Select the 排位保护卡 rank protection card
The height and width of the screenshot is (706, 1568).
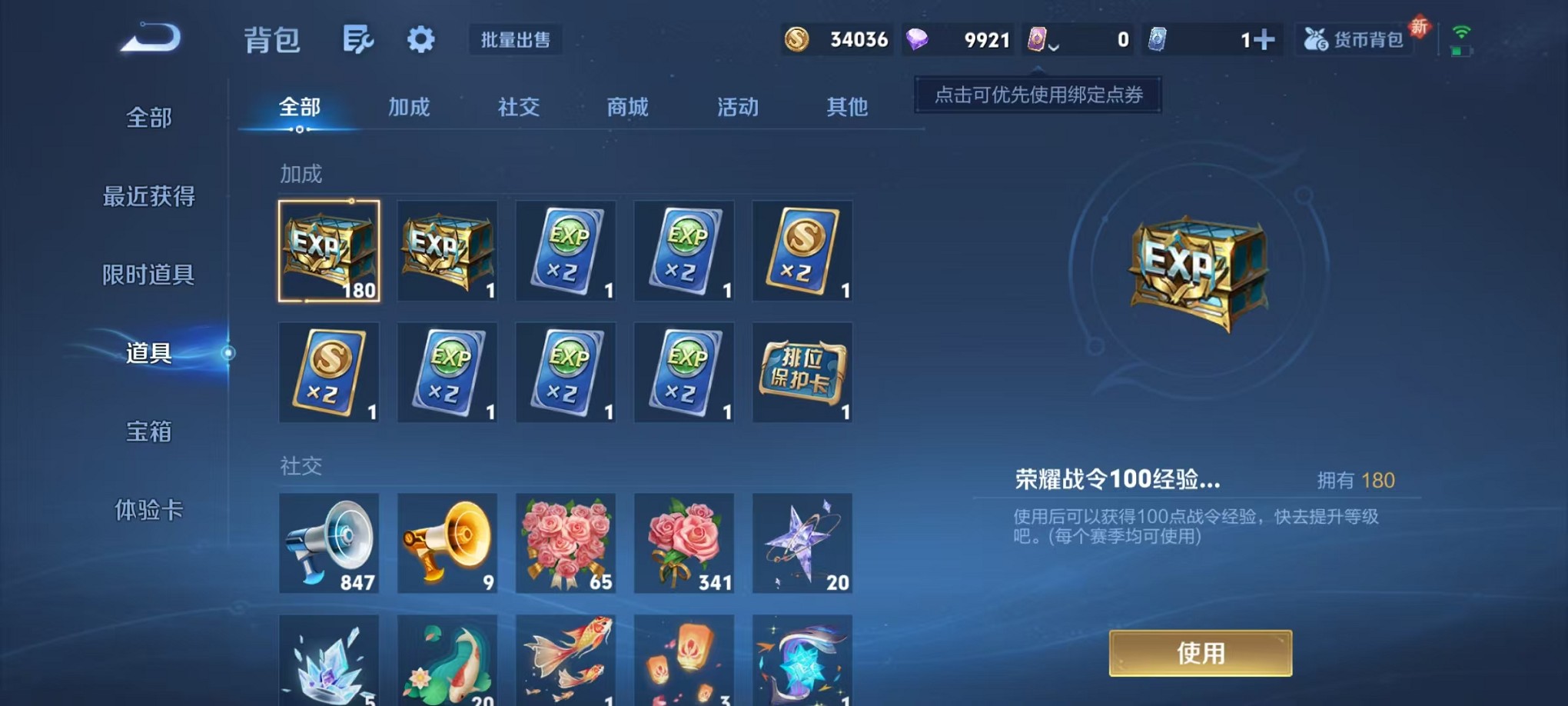(802, 373)
